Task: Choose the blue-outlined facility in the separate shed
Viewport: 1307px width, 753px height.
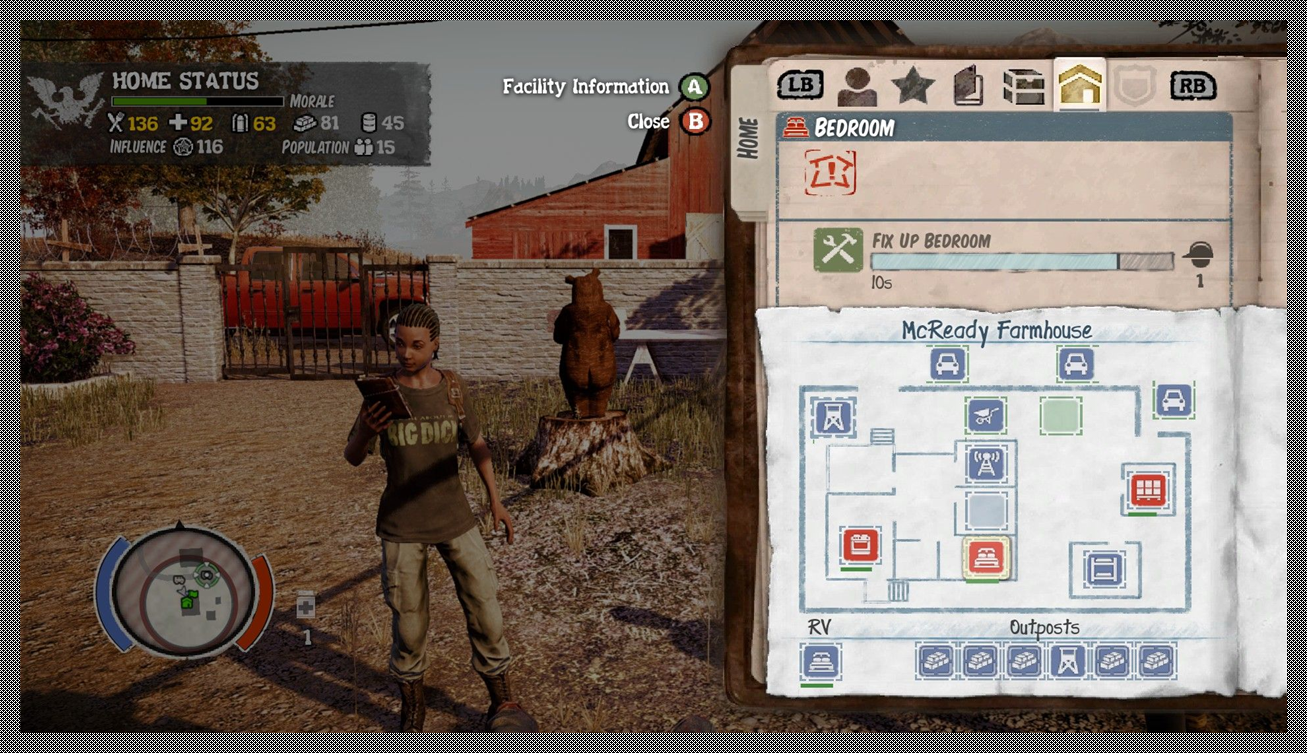Action: pos(1103,568)
